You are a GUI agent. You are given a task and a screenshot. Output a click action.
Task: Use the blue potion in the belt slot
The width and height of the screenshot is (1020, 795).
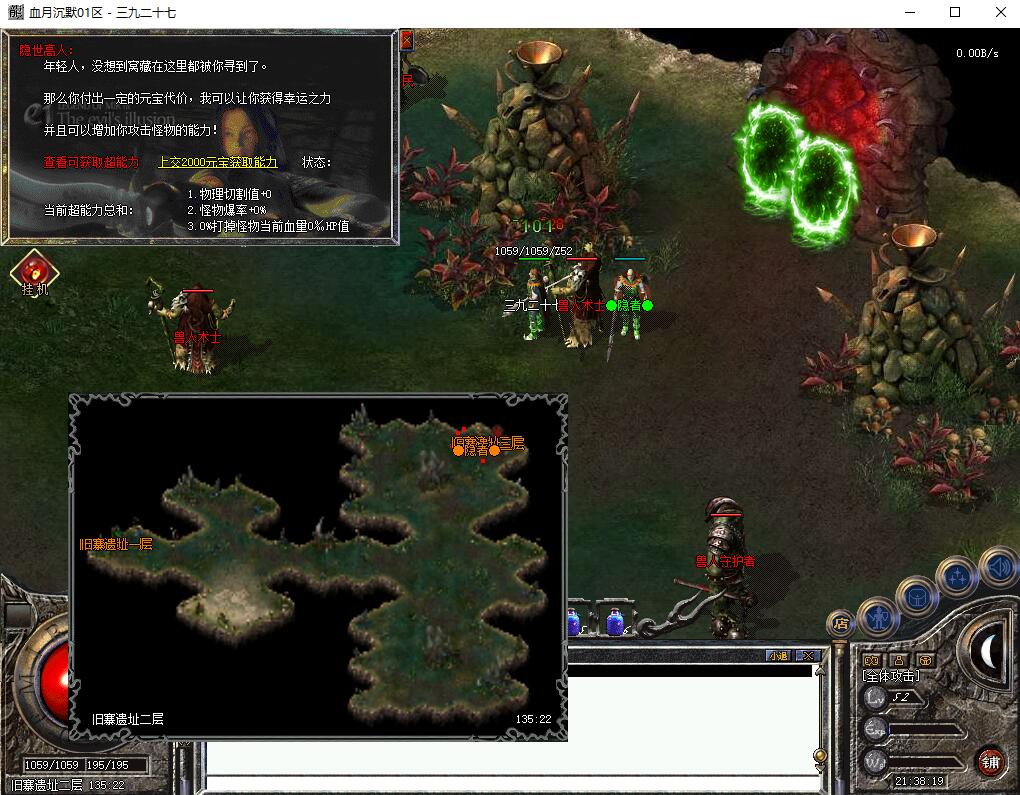pos(615,622)
